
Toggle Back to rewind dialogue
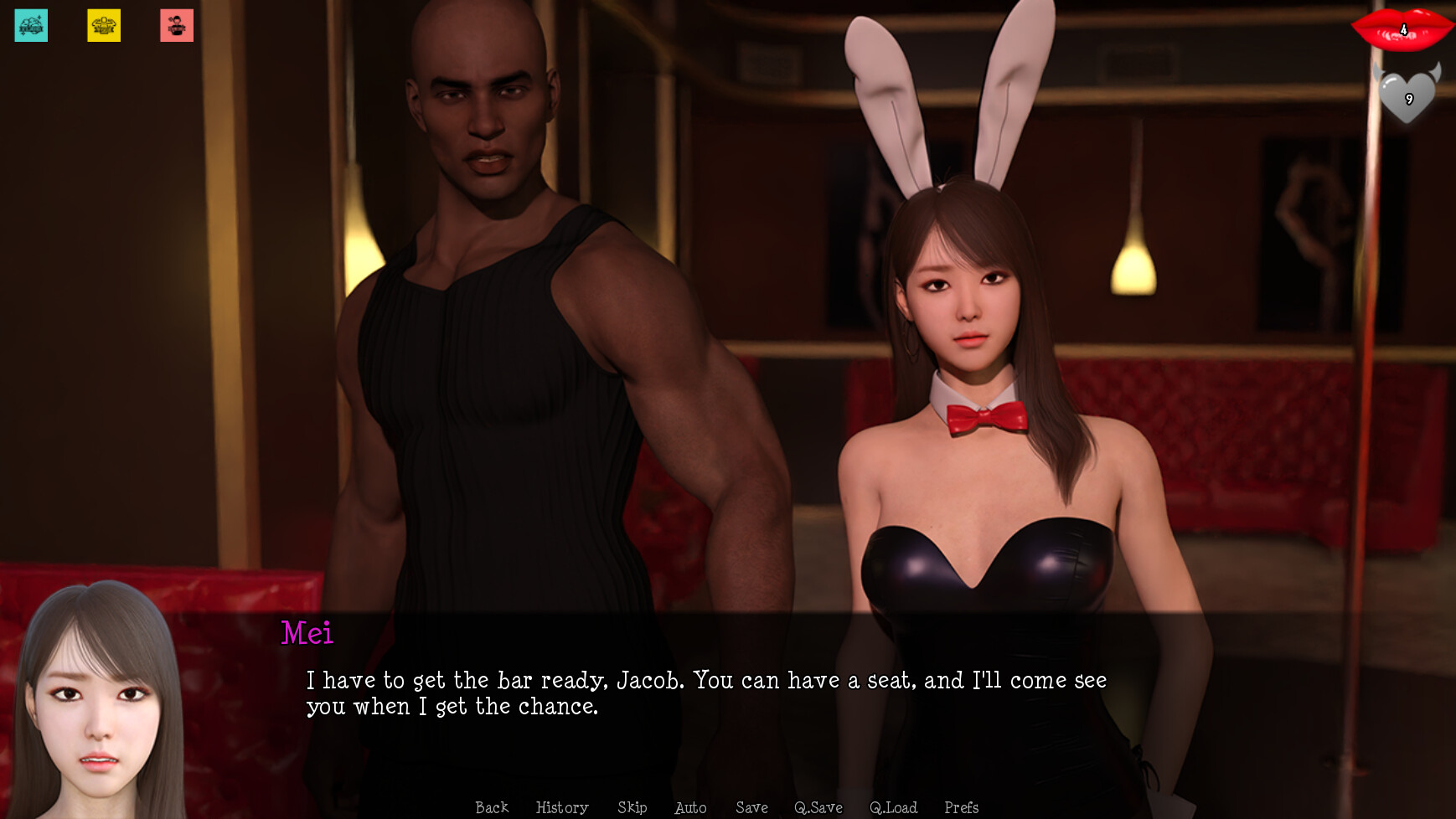pos(492,807)
